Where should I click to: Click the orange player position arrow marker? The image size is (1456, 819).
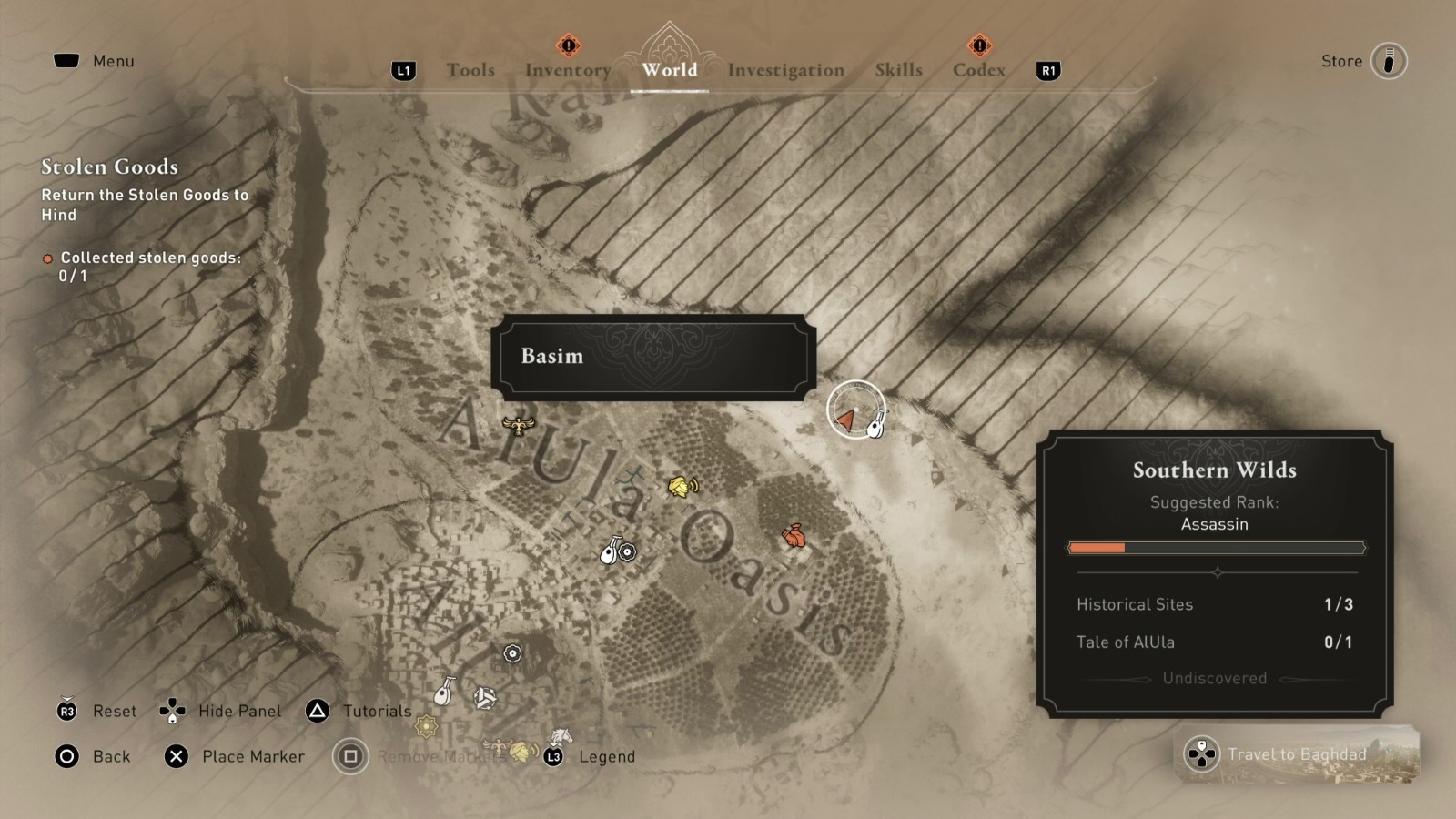[x=844, y=420]
